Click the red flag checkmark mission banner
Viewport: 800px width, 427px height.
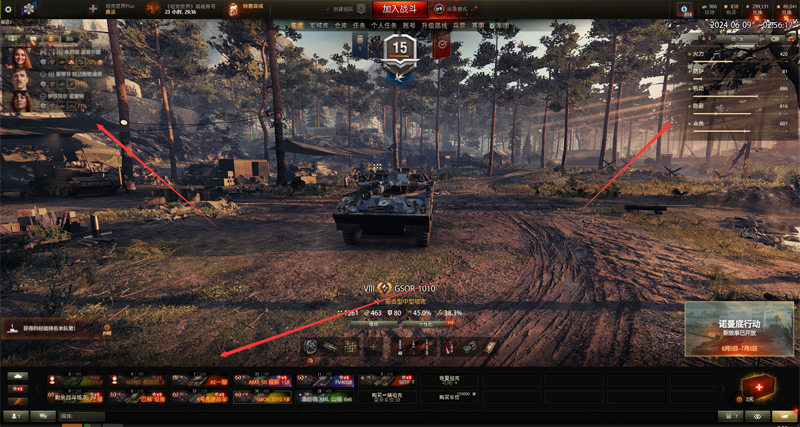pyautogui.click(x=441, y=45)
